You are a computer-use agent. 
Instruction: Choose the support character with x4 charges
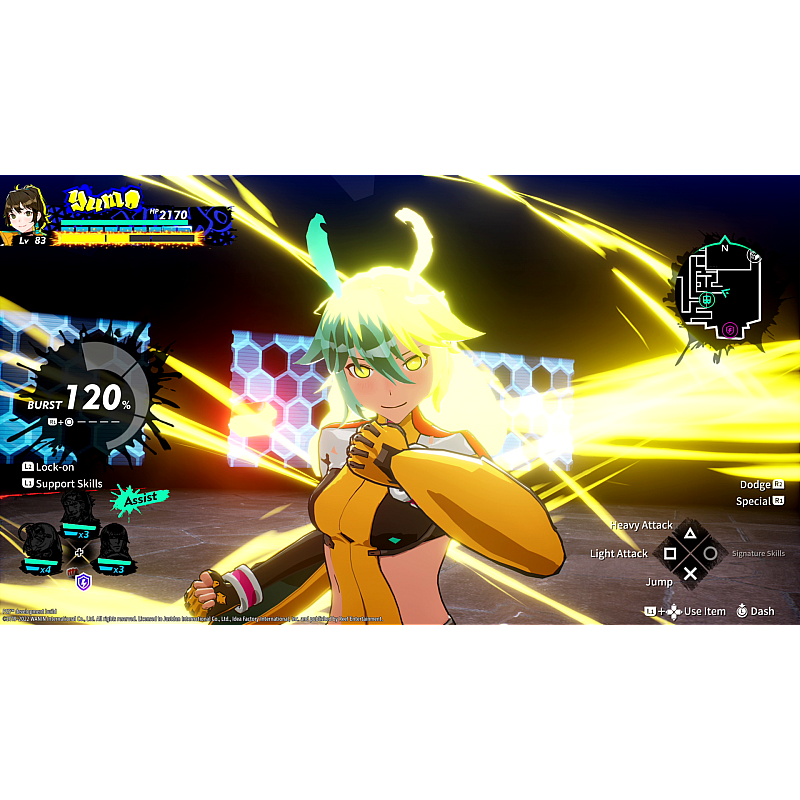click(42, 544)
